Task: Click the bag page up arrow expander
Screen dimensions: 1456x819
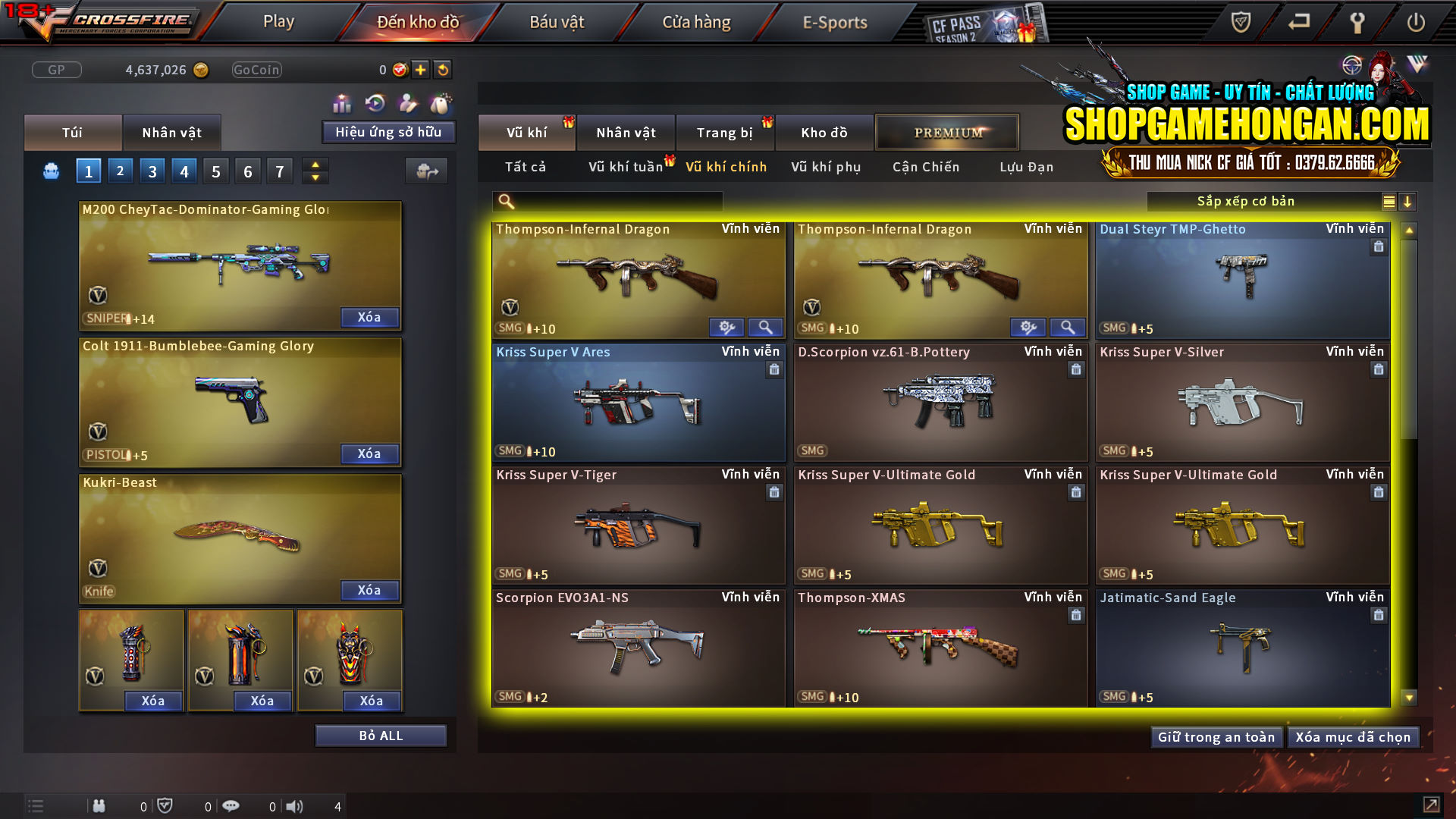Action: 315,165
